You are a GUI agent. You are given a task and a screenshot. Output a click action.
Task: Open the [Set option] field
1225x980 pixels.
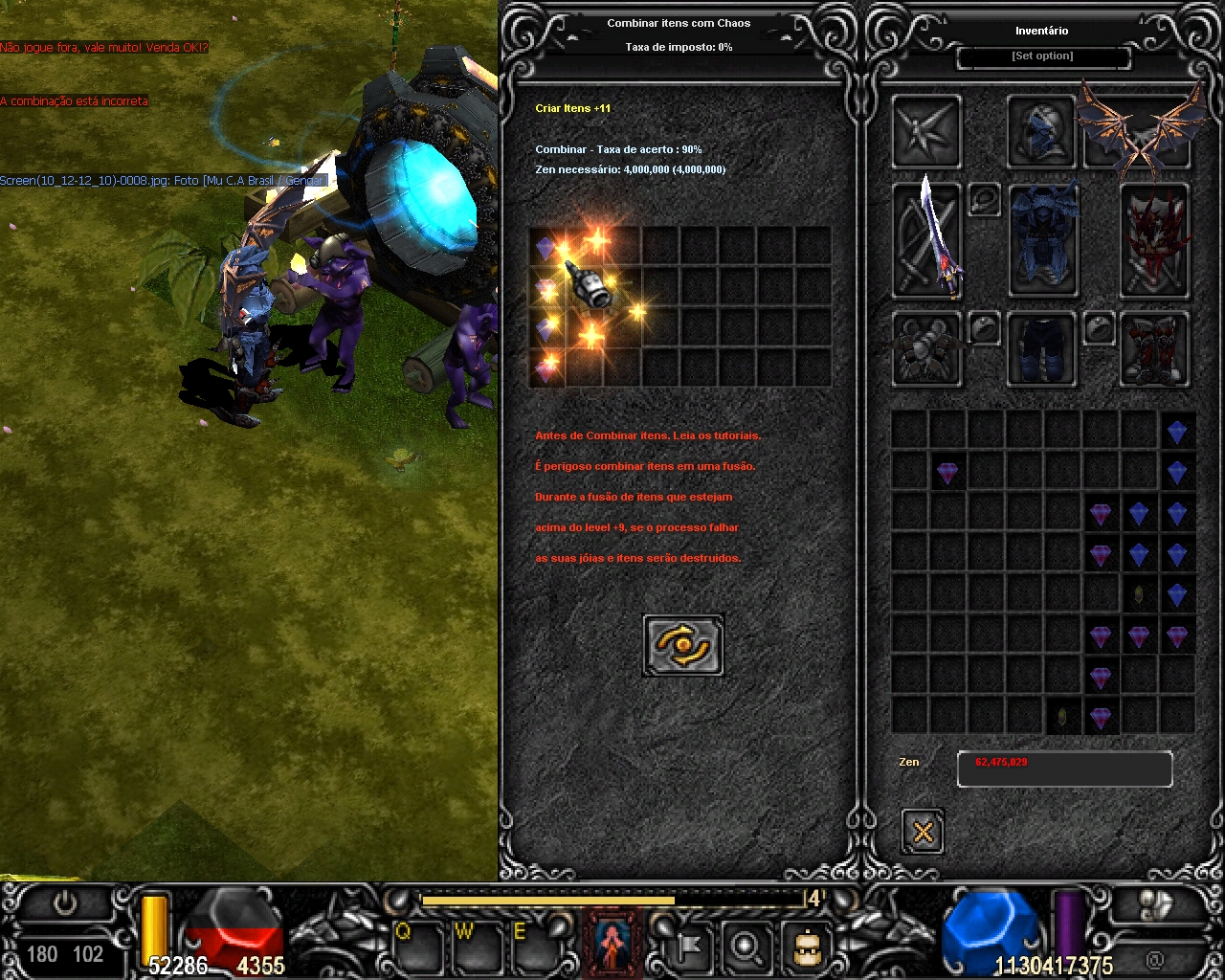click(1043, 56)
